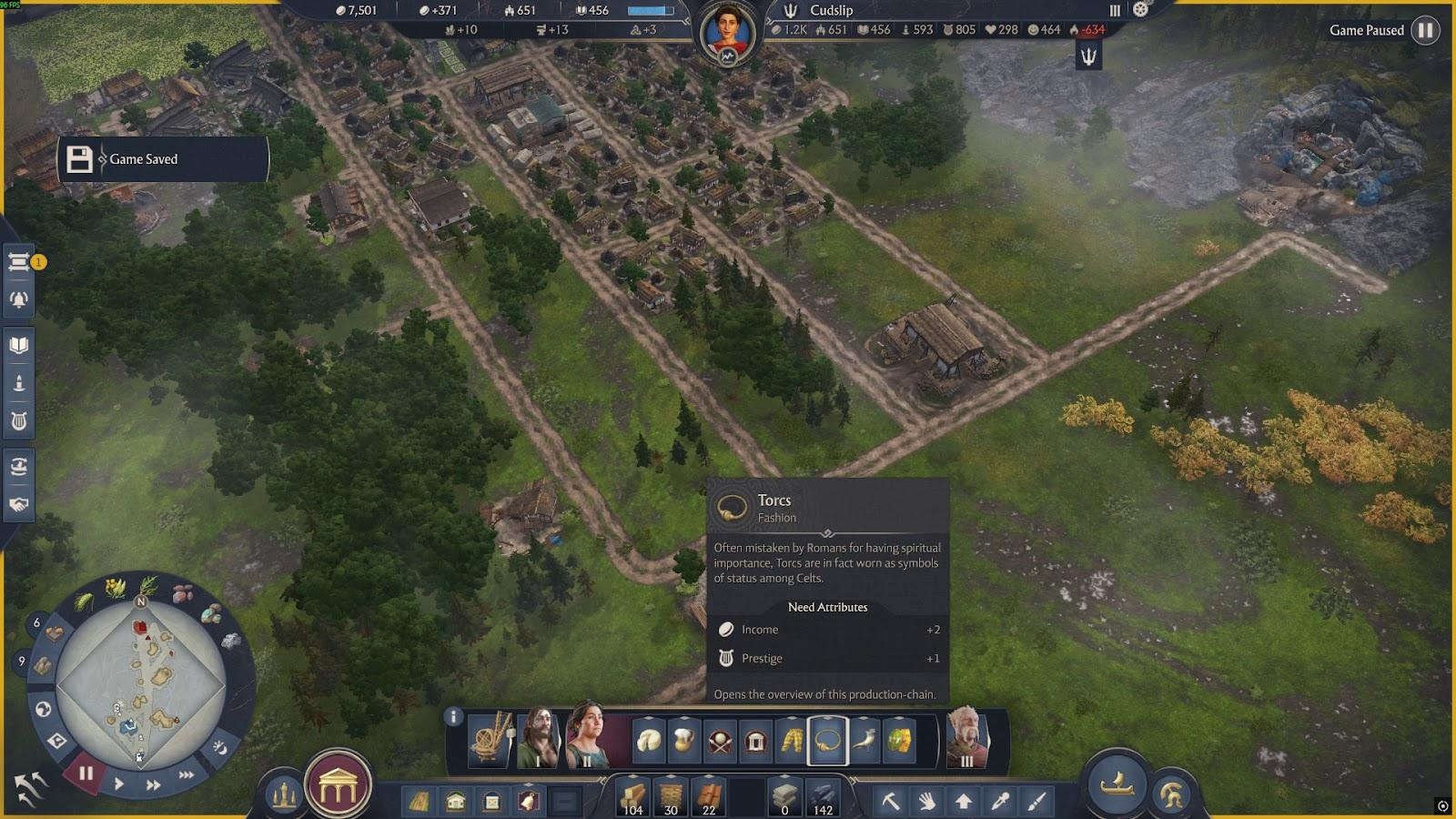Set game speed to triple fast-forward
The width and height of the screenshot is (1456, 819).
[187, 774]
